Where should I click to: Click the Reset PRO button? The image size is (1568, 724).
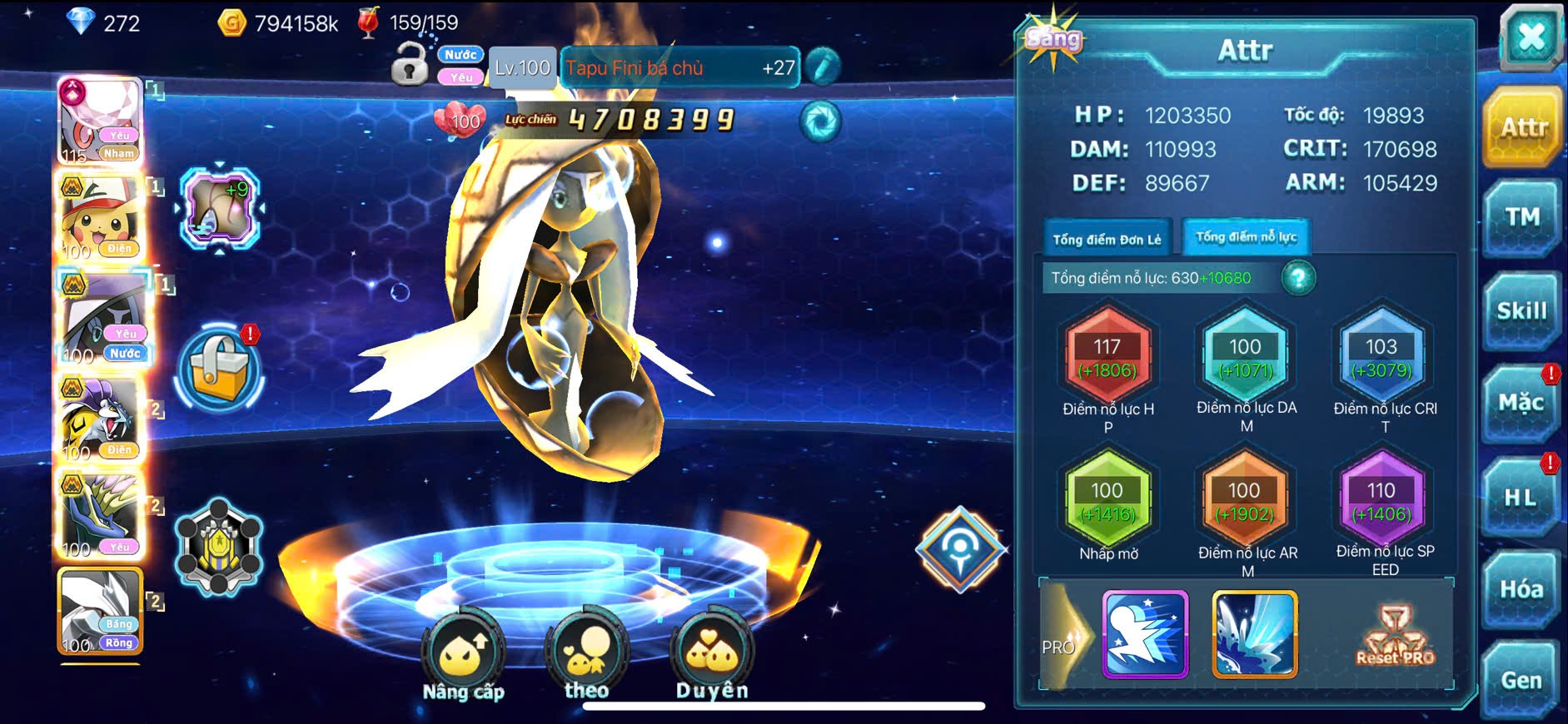(1395, 636)
